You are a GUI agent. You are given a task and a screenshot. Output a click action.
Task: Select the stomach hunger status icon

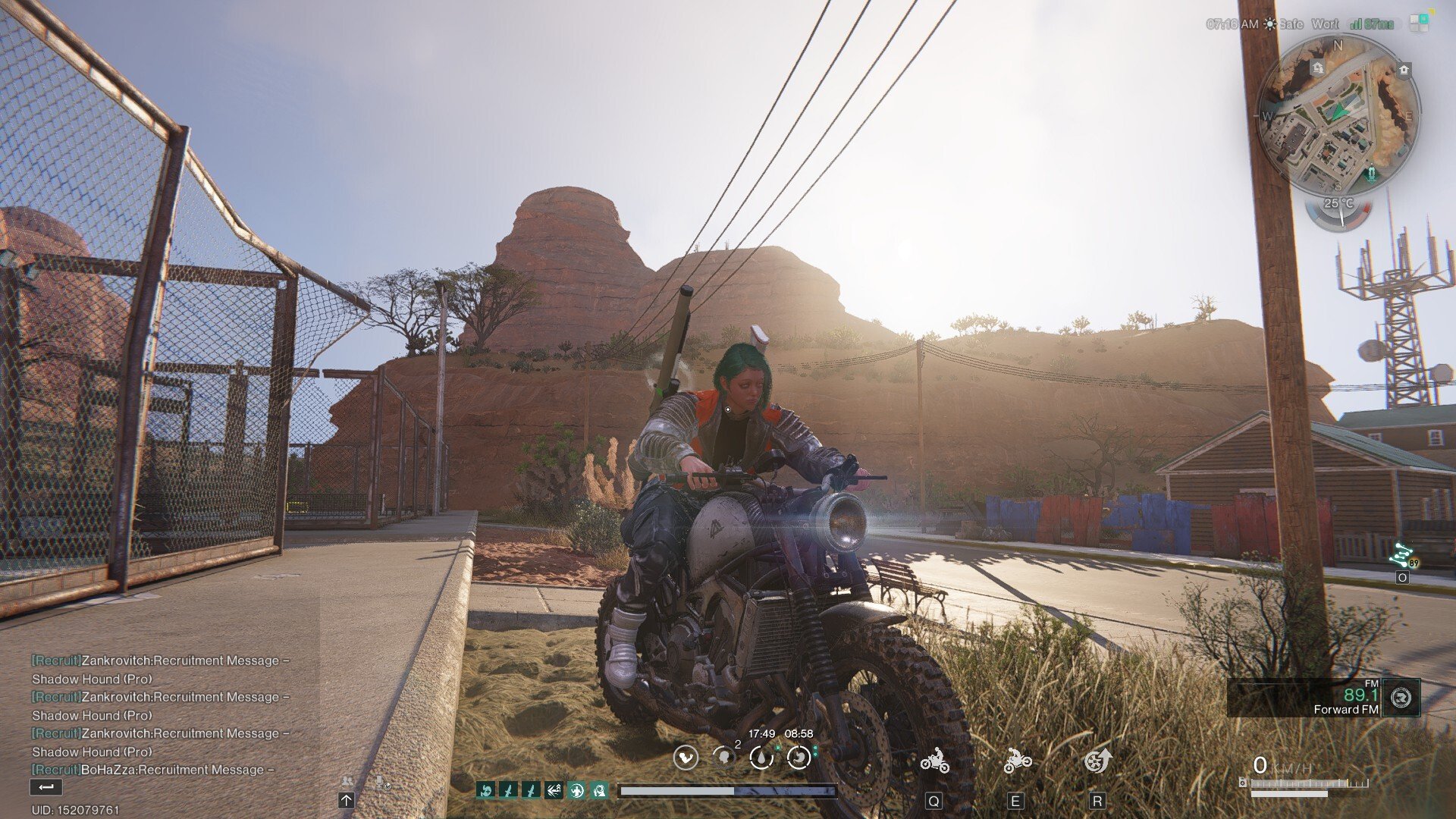799,757
